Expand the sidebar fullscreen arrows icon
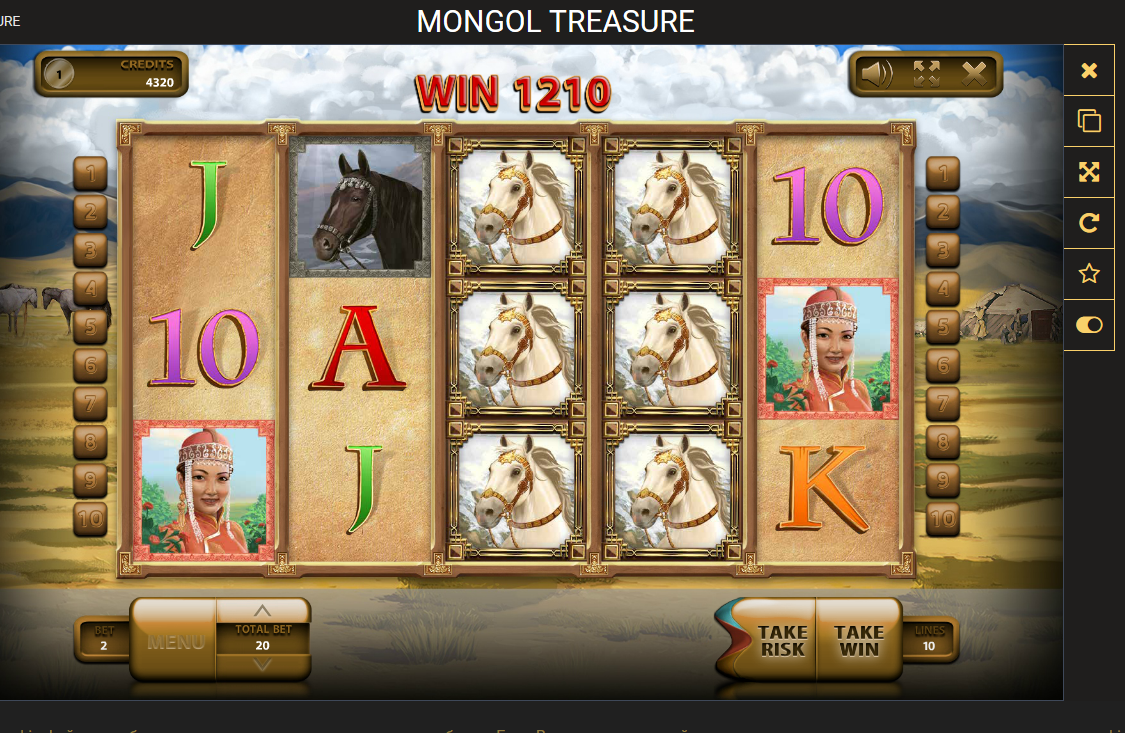The height and width of the screenshot is (733, 1125). 1089,172
